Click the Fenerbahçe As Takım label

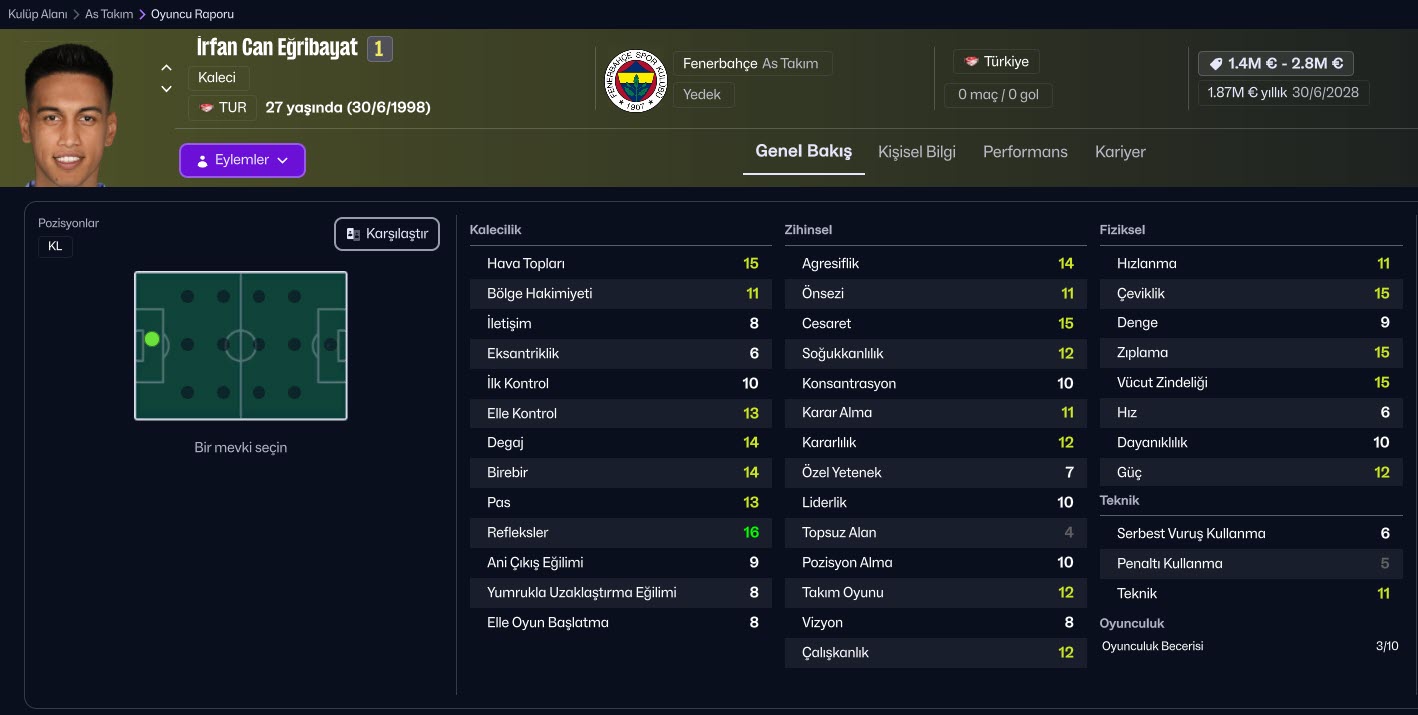tap(750, 63)
